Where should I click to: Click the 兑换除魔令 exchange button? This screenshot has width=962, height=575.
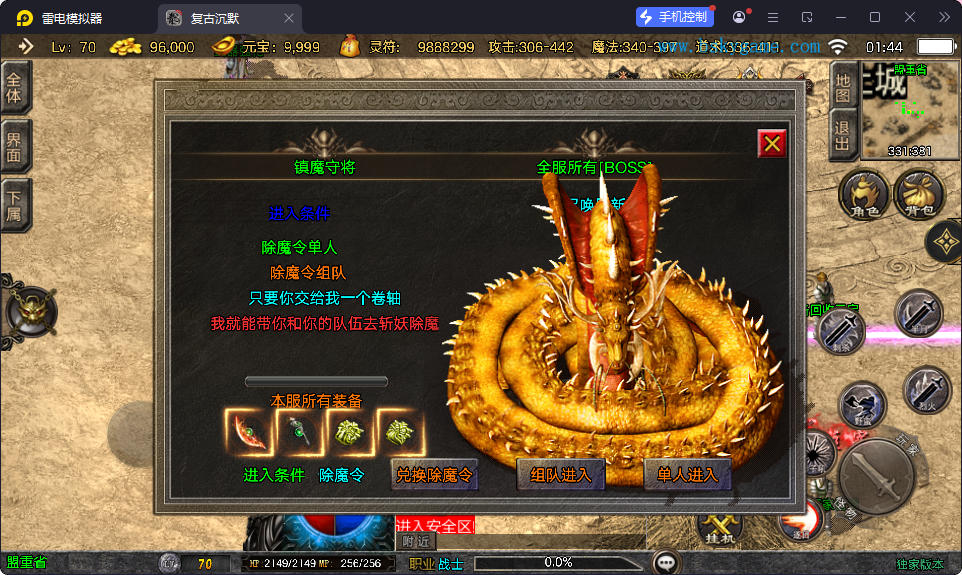[434, 475]
